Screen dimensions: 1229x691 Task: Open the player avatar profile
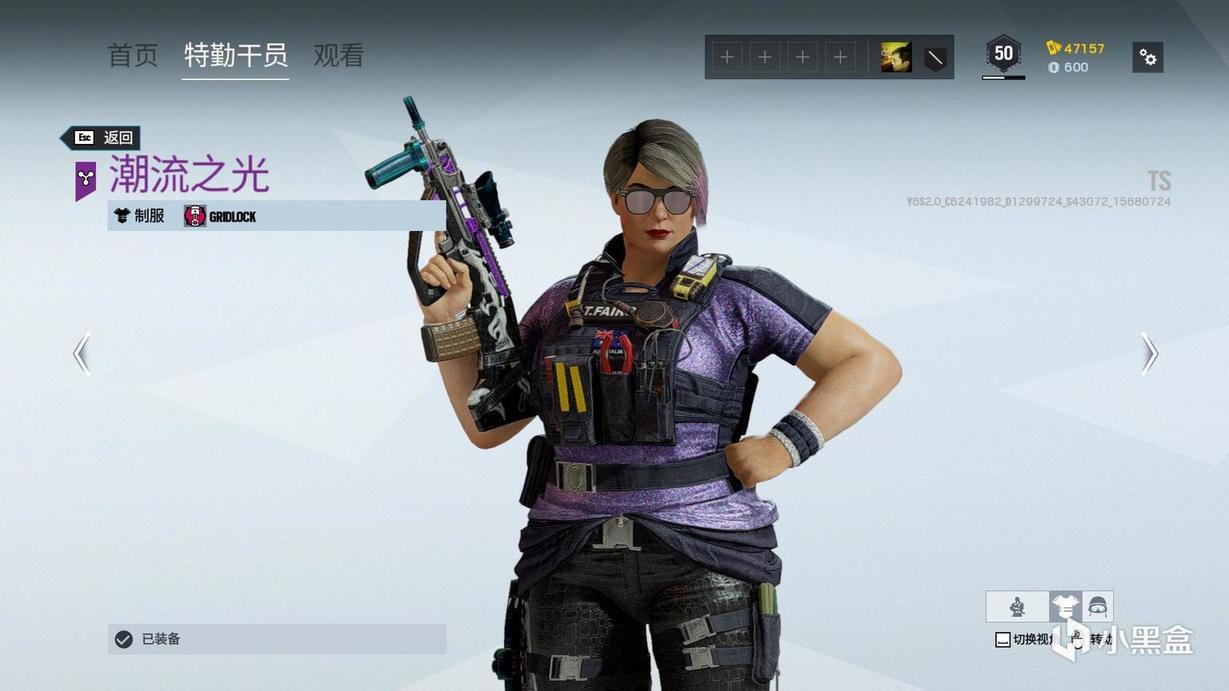pyautogui.click(x=896, y=57)
